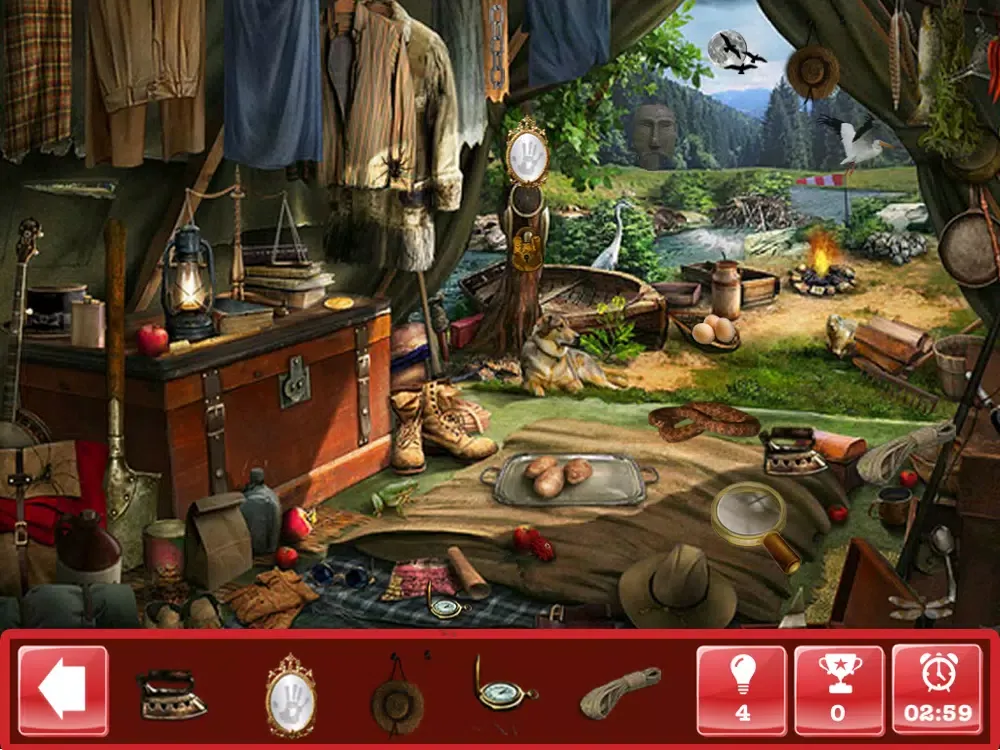Image resolution: width=1000 pixels, height=750 pixels.
Task: Select the flat iron in the item bar
Action: (x=172, y=694)
